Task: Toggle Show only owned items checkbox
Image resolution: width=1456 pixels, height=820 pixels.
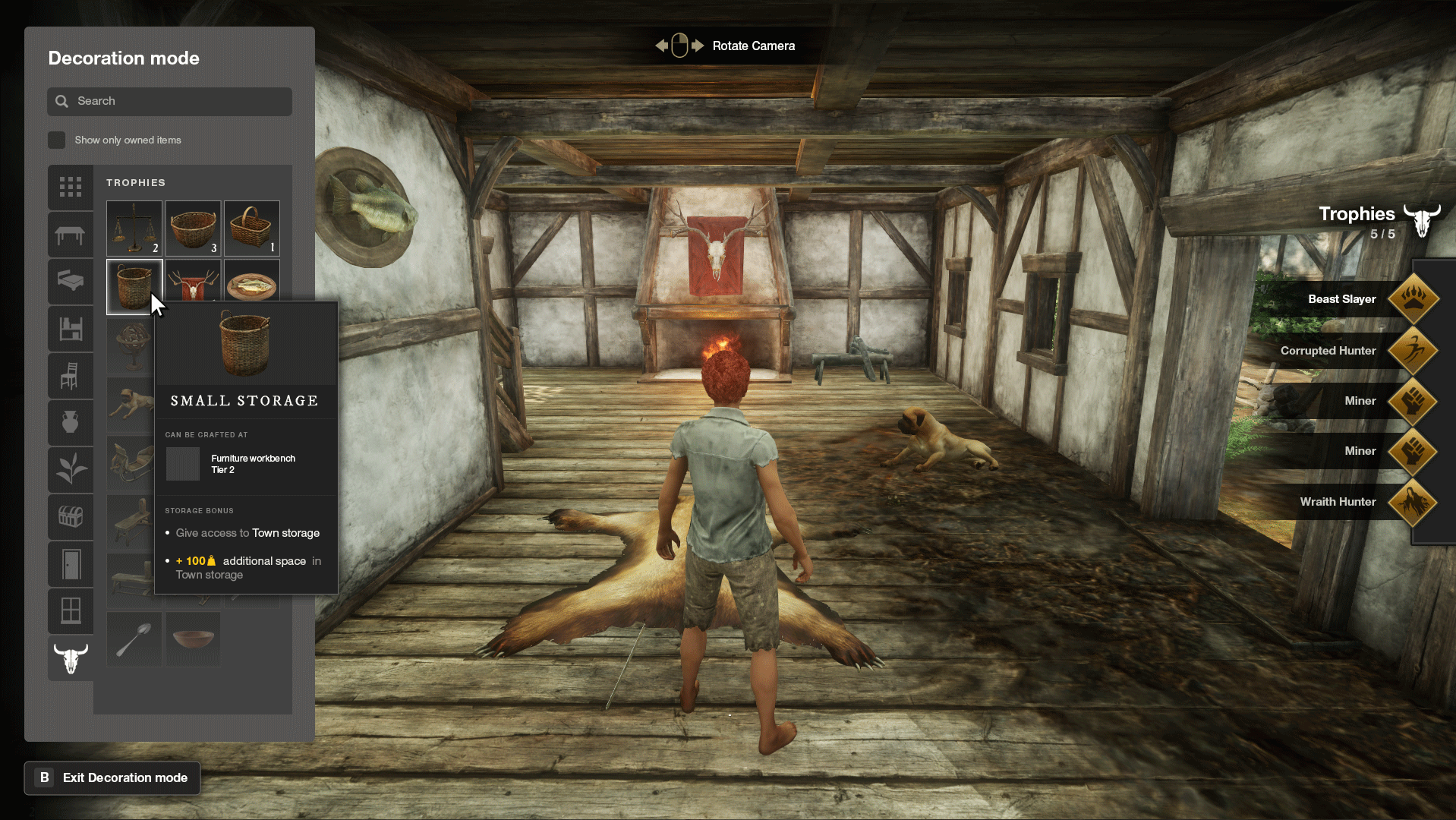Action: (x=57, y=140)
